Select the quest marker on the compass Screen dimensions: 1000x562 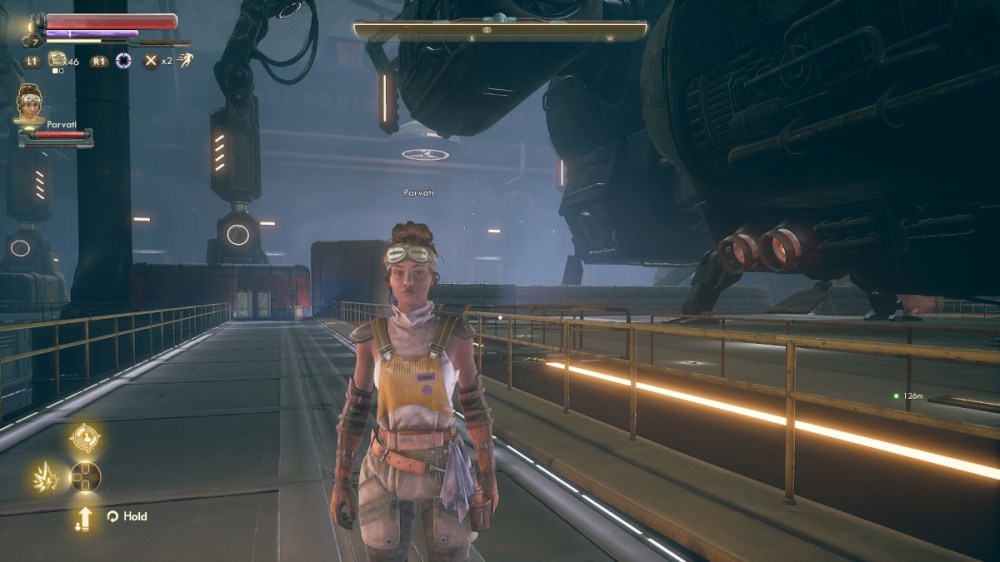(486, 31)
